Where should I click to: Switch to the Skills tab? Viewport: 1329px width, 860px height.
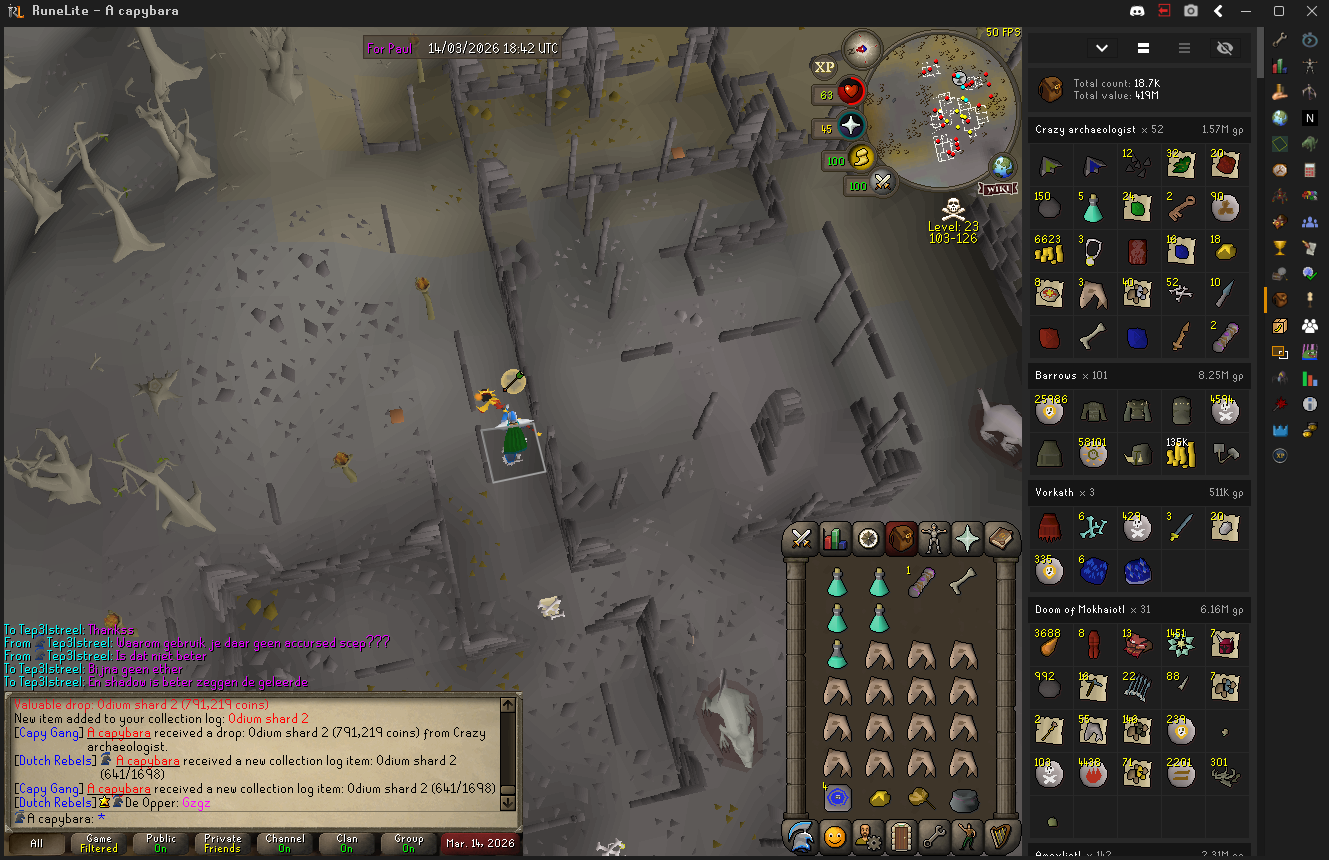coord(834,540)
